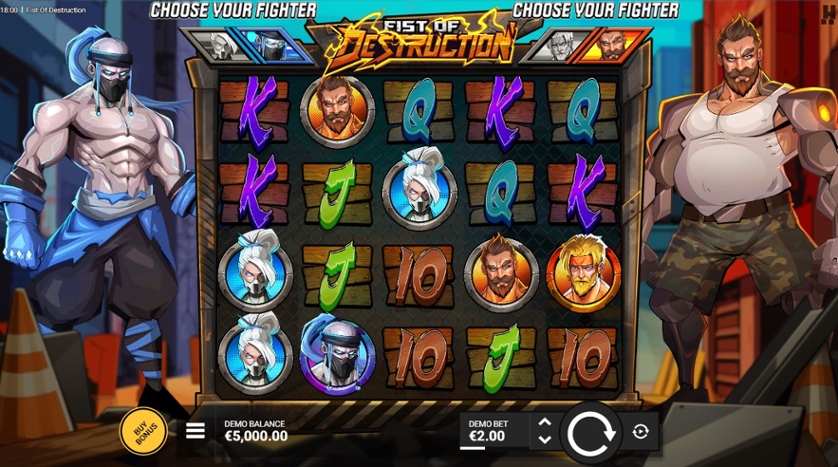Image resolution: width=838 pixels, height=467 pixels.
Task: Decrease the demo bet amount
Action: click(x=544, y=439)
